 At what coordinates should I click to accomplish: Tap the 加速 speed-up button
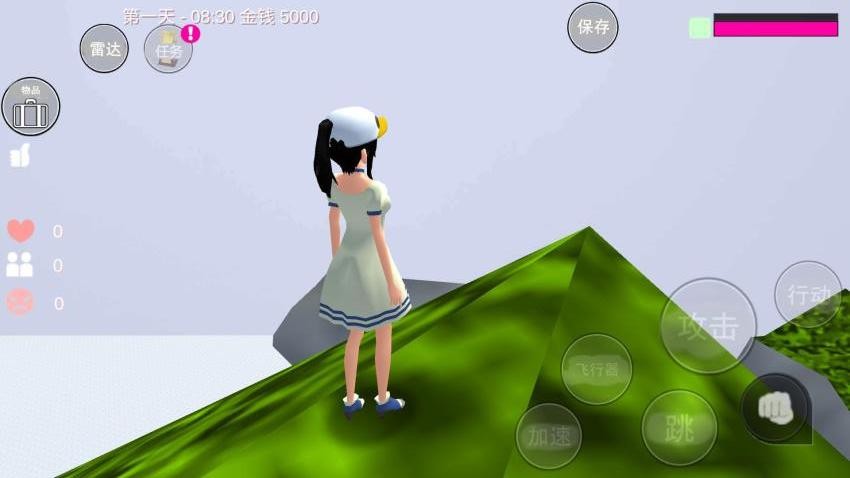click(549, 435)
